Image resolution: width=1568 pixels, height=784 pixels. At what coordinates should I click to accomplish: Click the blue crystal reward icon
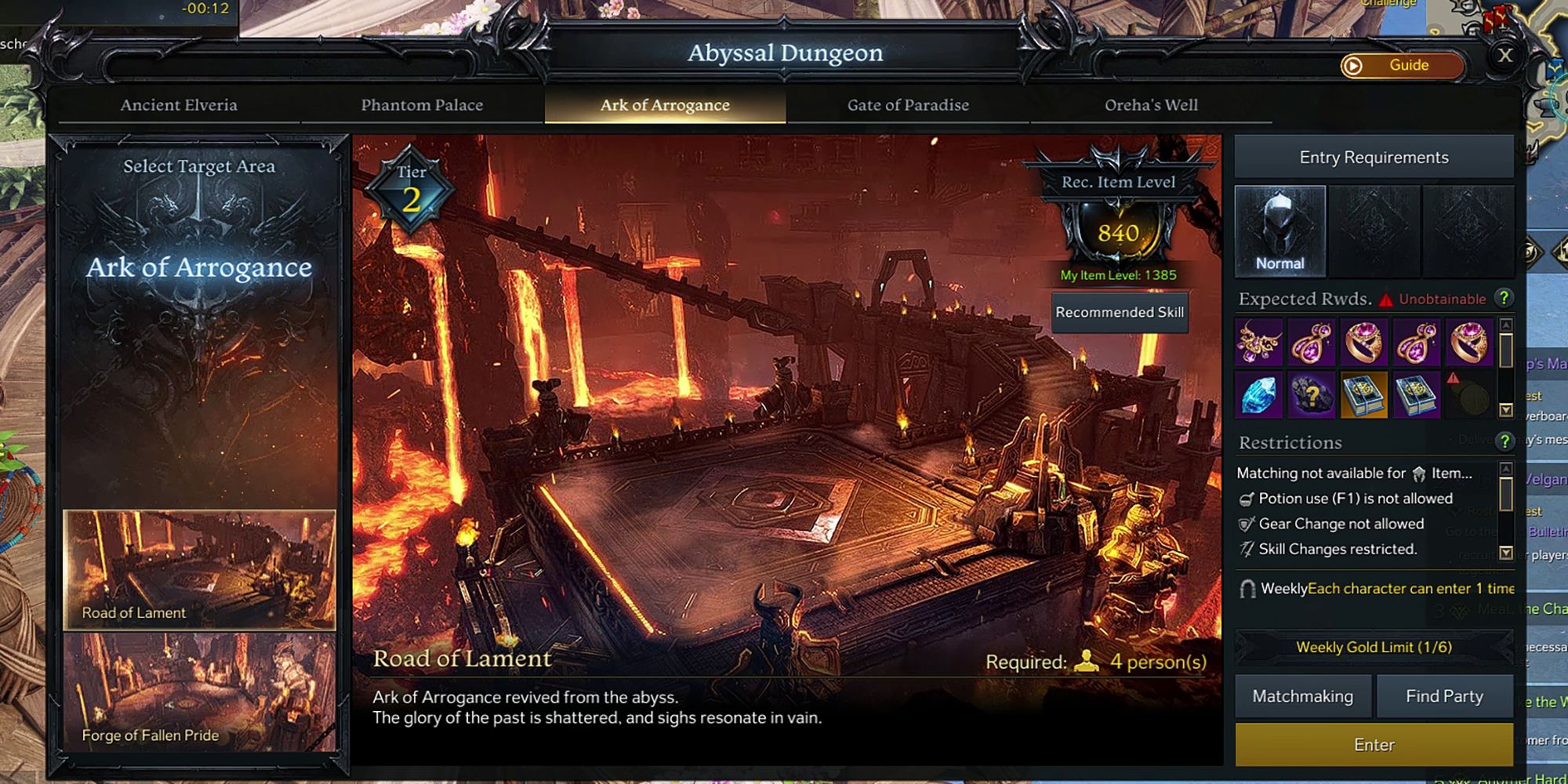(1261, 396)
